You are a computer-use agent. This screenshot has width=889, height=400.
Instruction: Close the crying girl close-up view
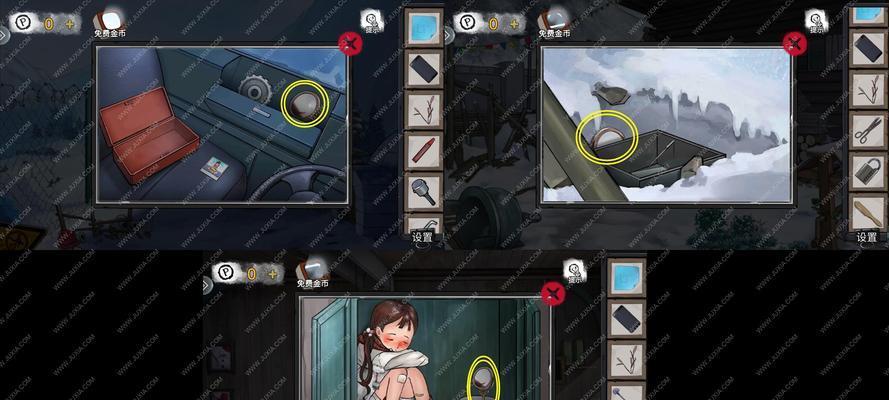(551, 293)
